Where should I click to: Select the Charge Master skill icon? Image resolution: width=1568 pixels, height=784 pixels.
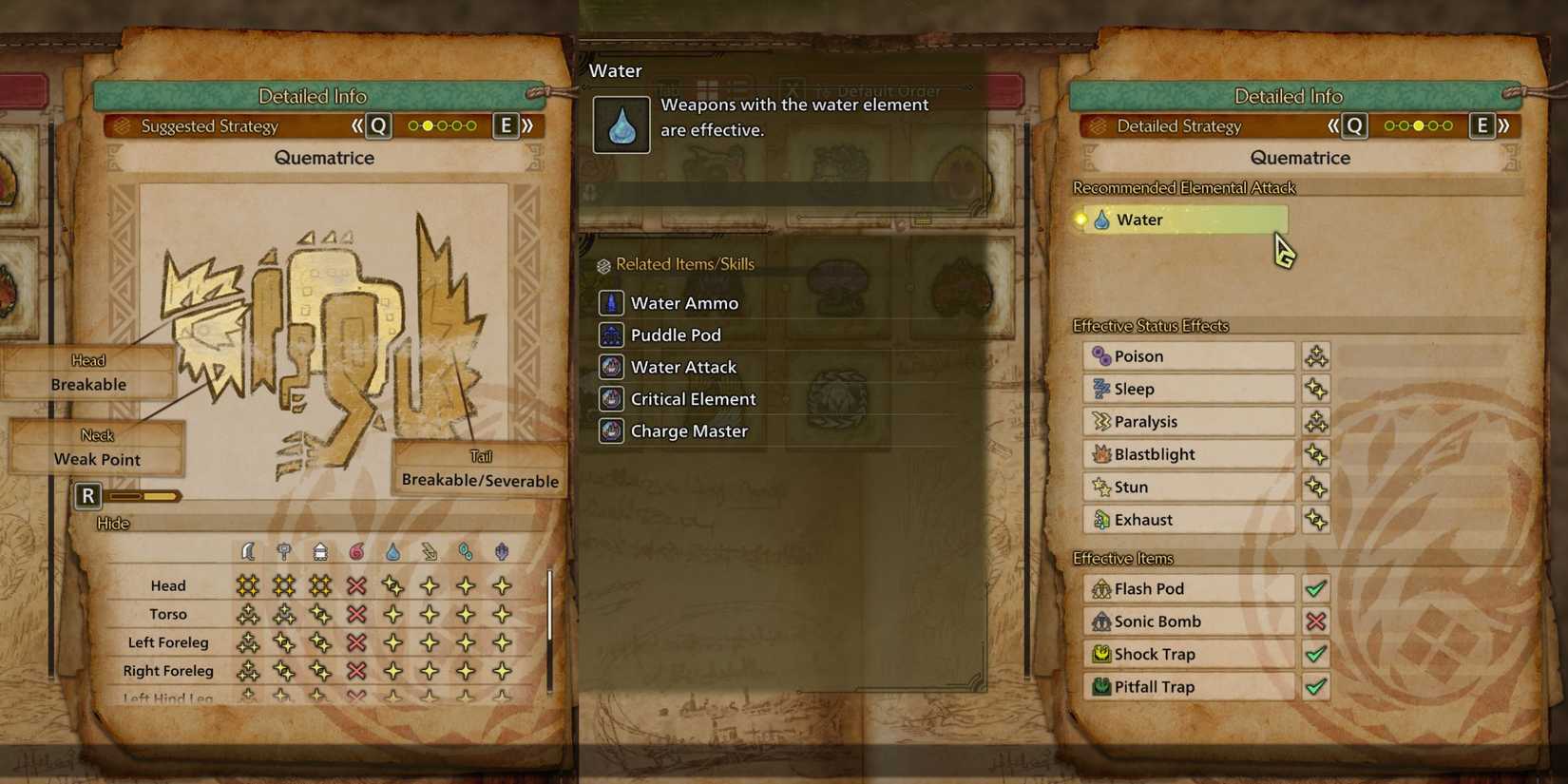coord(611,431)
